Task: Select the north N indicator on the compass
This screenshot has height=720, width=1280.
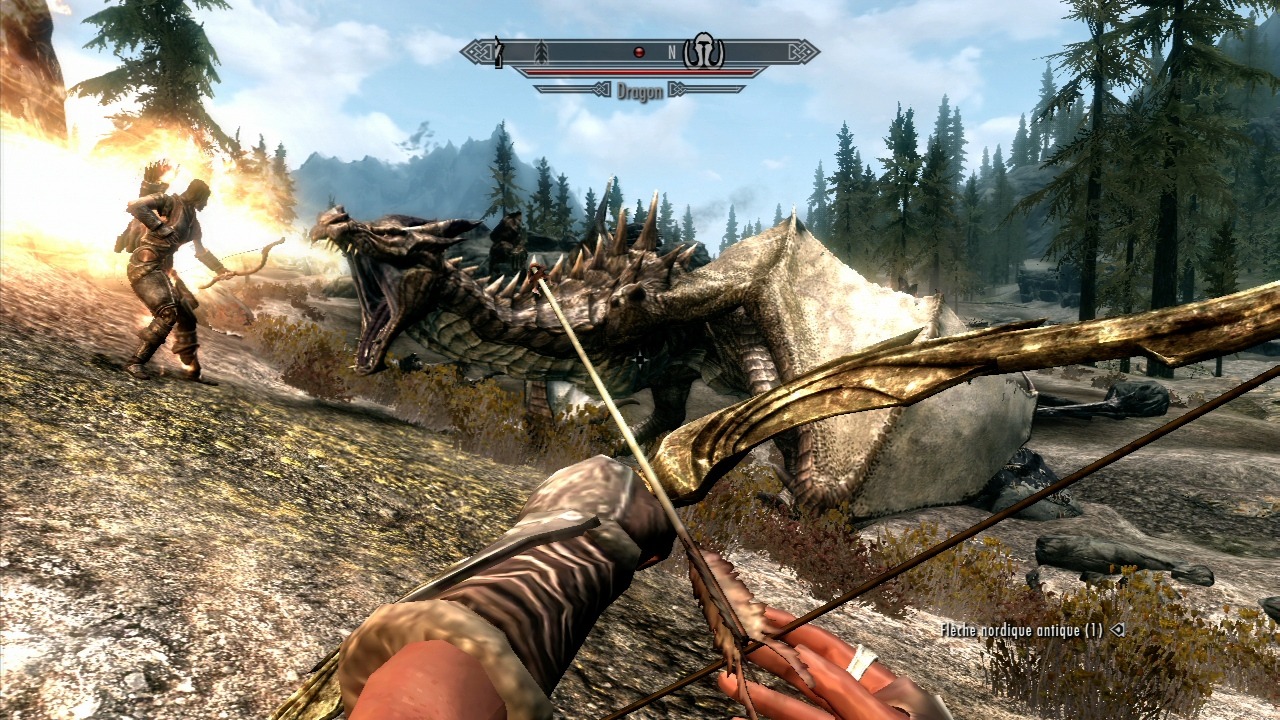Action: coord(672,52)
